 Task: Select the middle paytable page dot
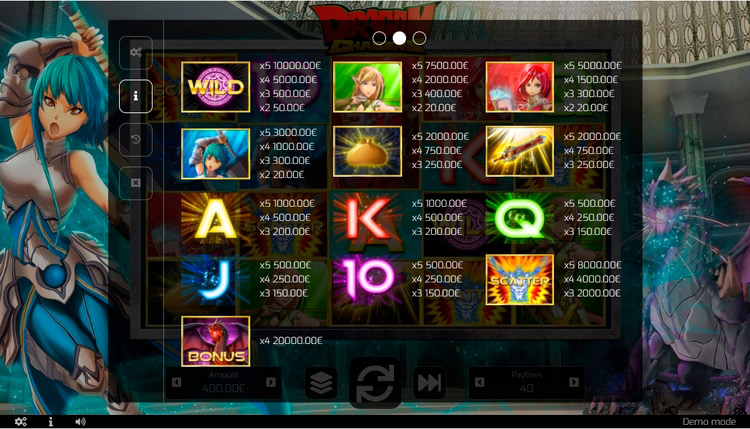[x=399, y=38]
